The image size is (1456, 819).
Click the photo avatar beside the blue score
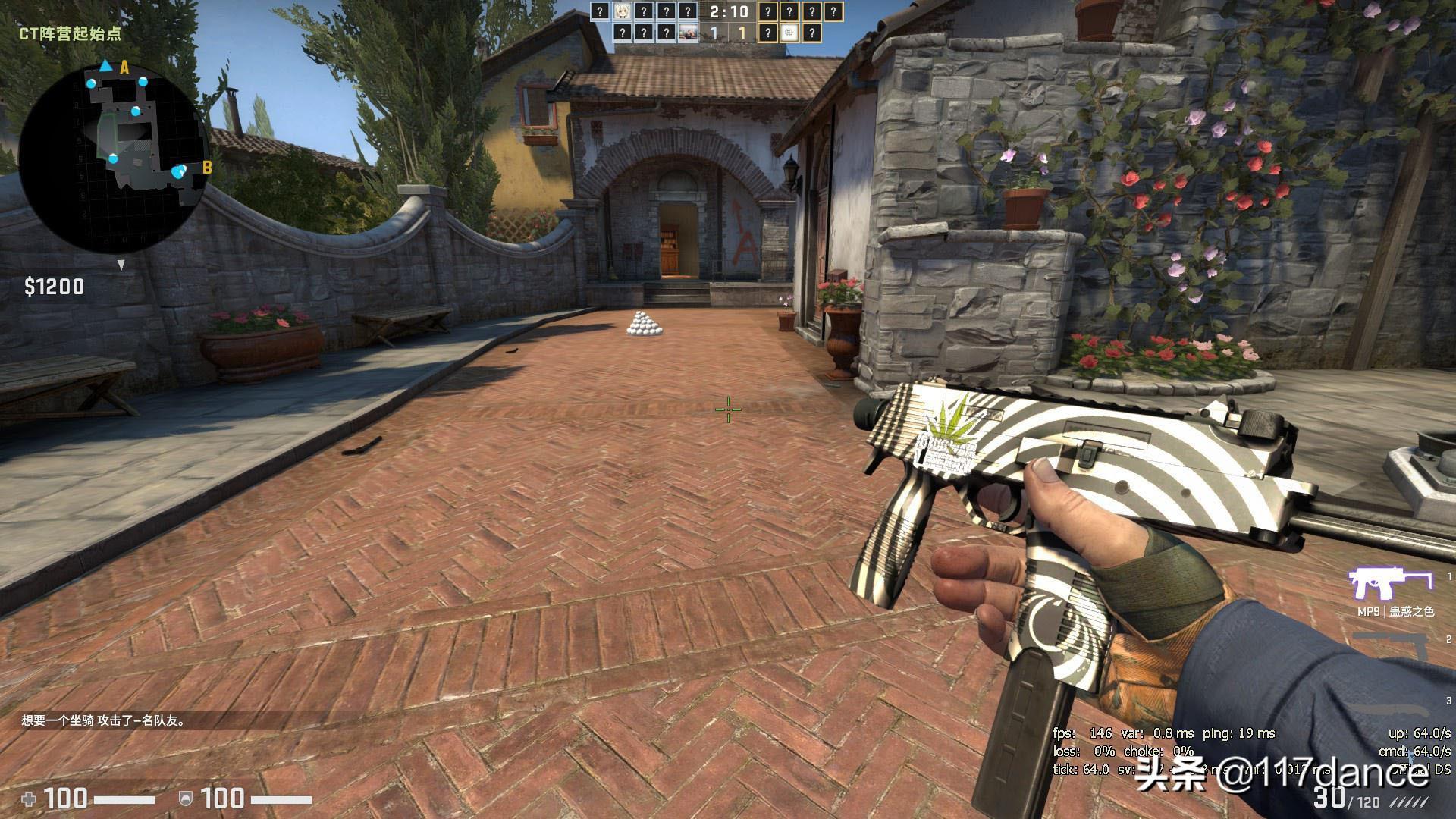coord(688,33)
